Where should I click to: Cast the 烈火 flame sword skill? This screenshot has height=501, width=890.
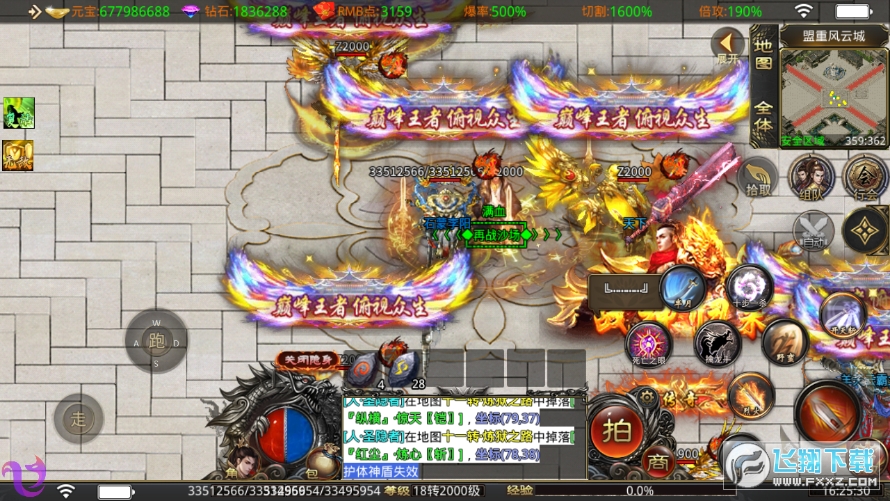749,395
